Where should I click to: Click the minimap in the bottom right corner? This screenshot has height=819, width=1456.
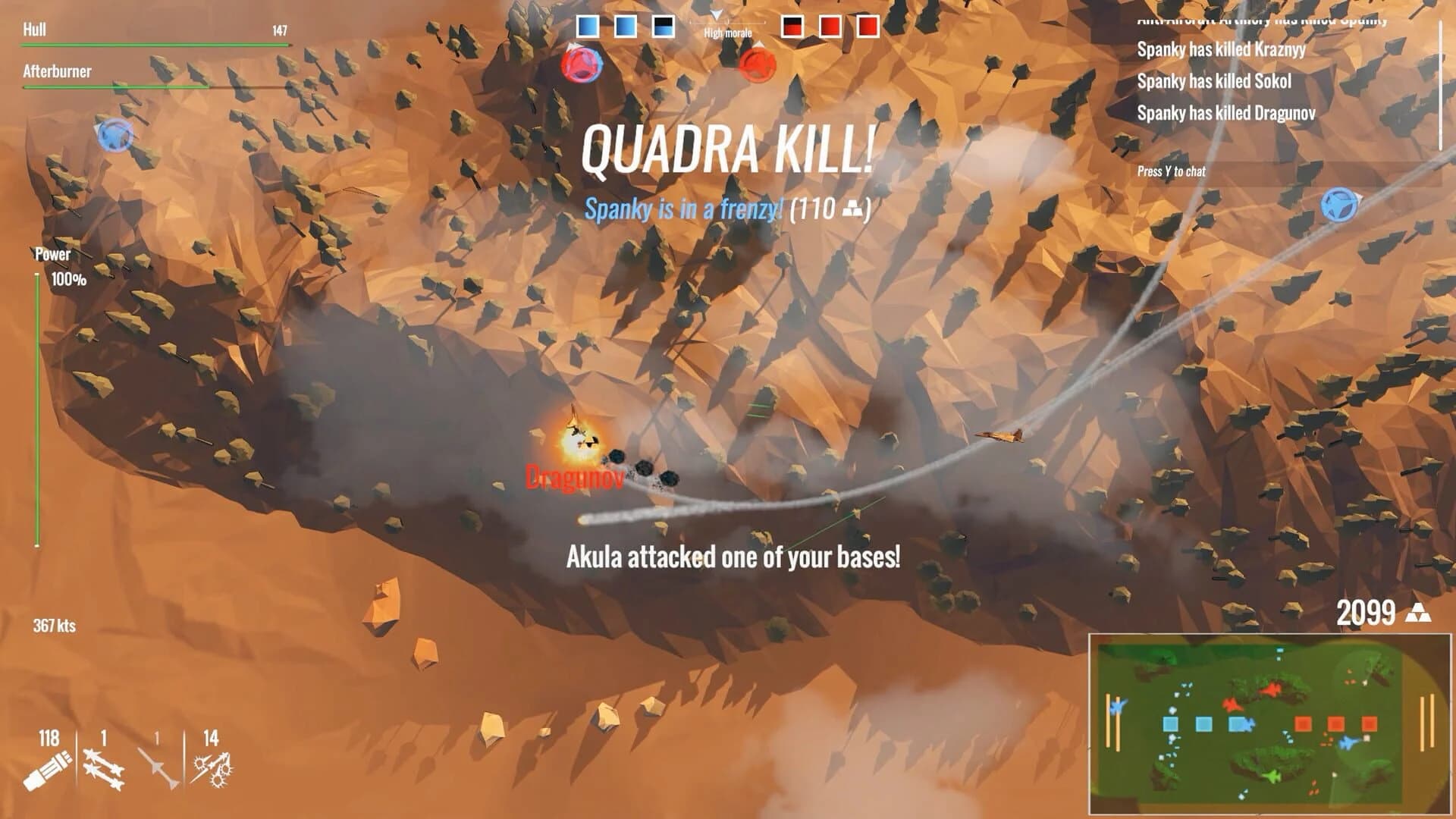[x=1270, y=724]
